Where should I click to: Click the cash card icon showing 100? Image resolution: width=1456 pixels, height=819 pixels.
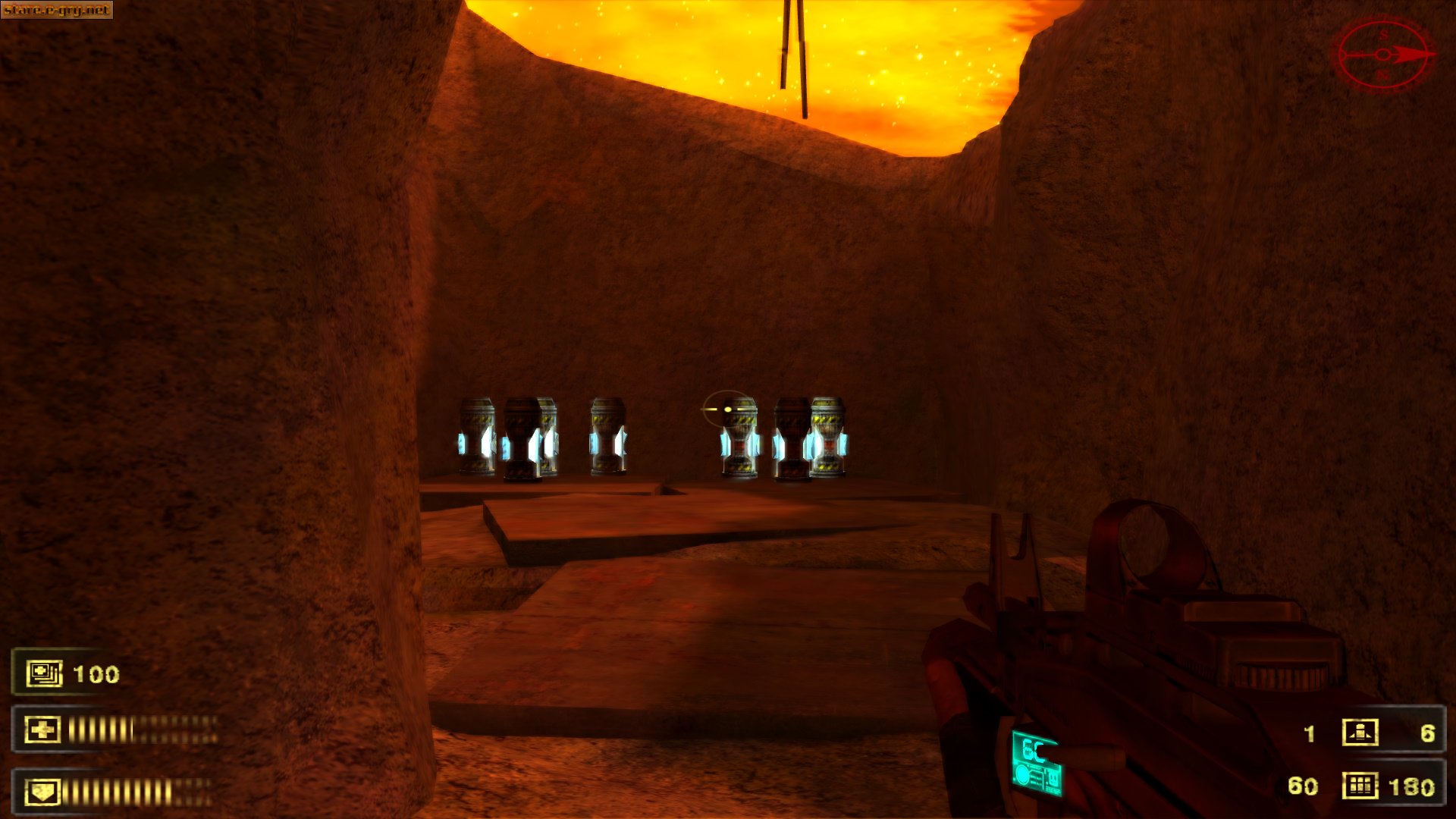pyautogui.click(x=42, y=671)
